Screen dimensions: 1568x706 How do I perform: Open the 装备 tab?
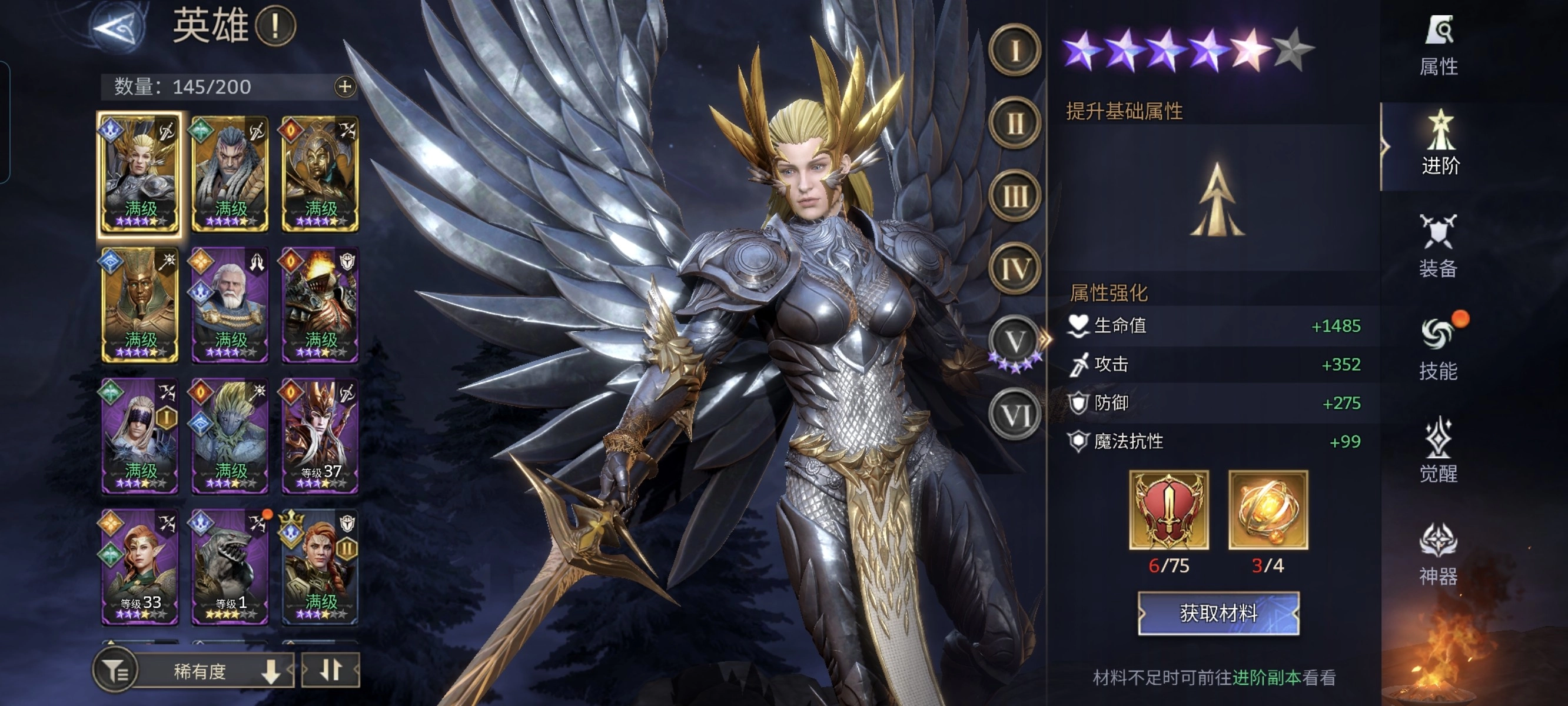pyautogui.click(x=1439, y=247)
